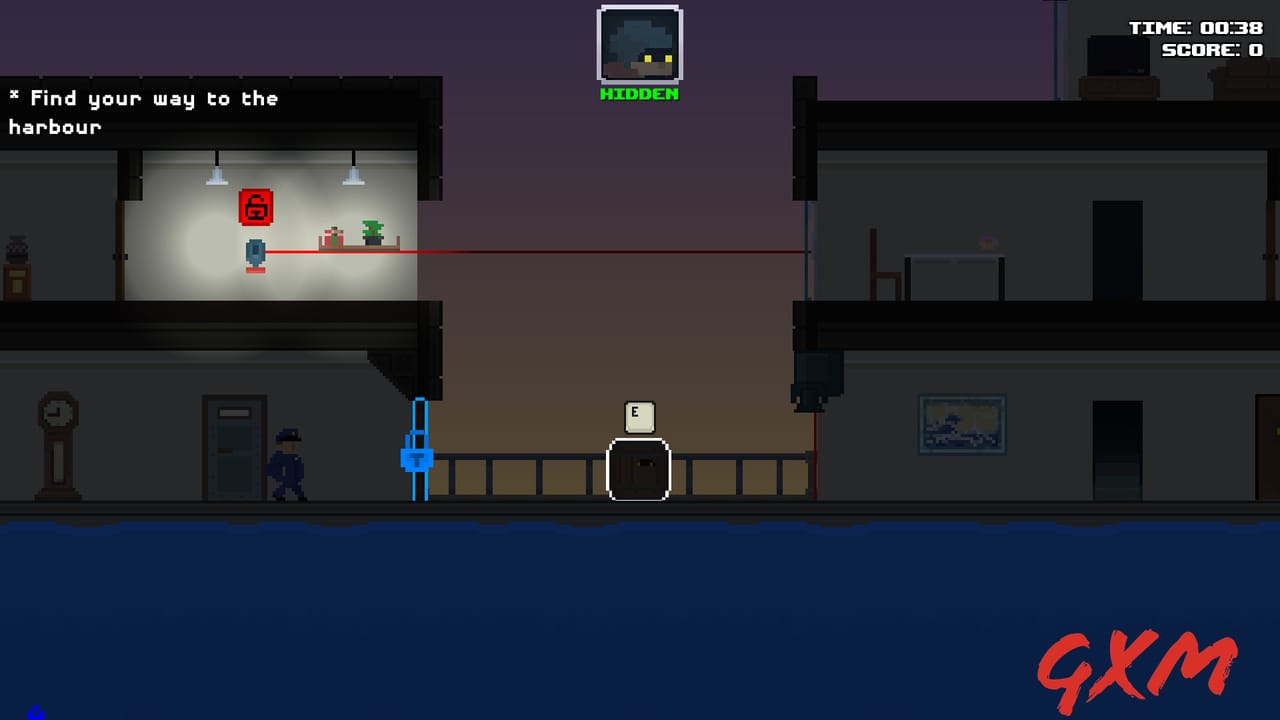Image resolution: width=1280 pixels, height=720 pixels.
Task: Open the highlighted wooden crate
Action: [638, 470]
